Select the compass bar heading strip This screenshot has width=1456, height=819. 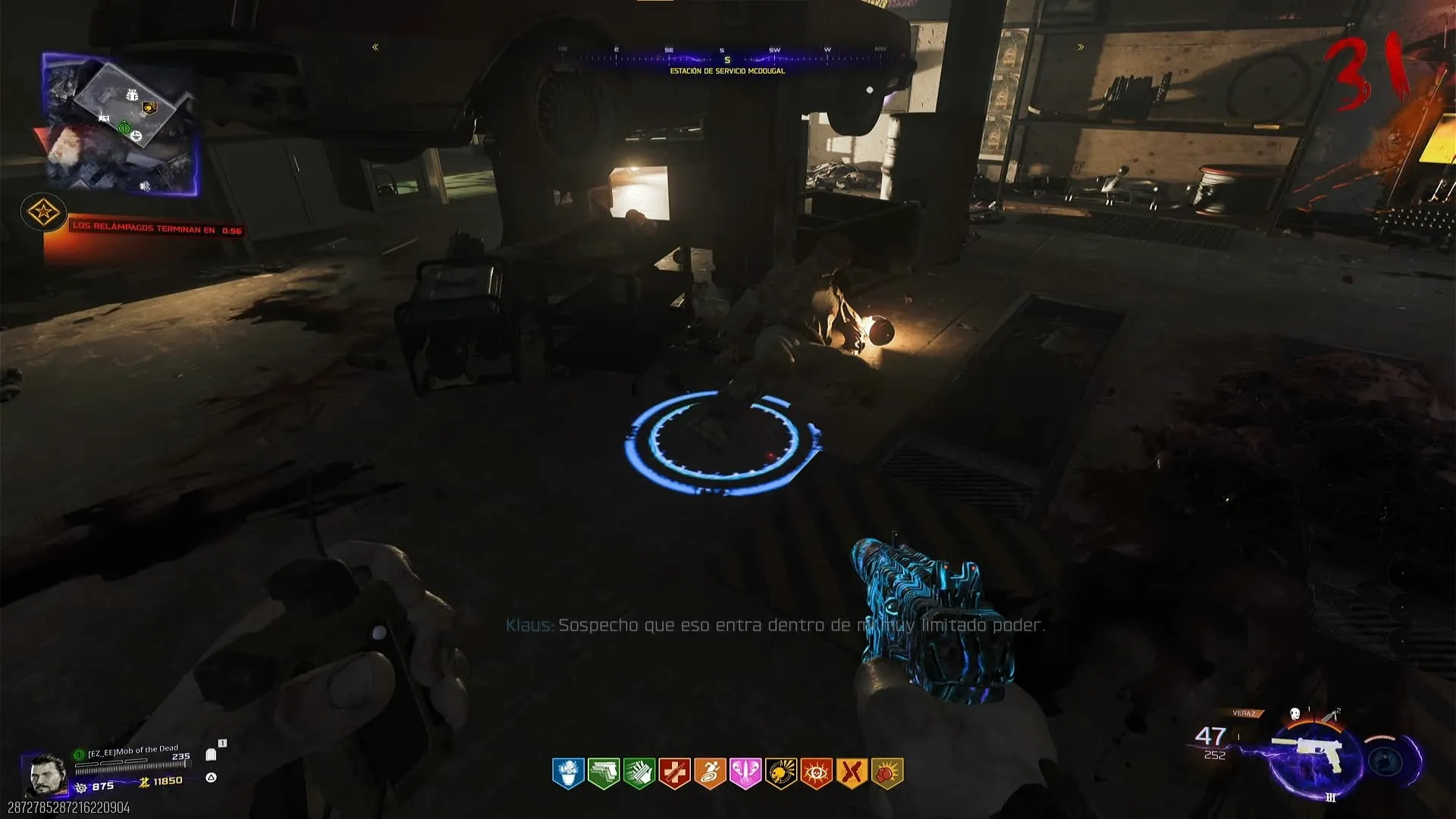pyautogui.click(x=726, y=55)
